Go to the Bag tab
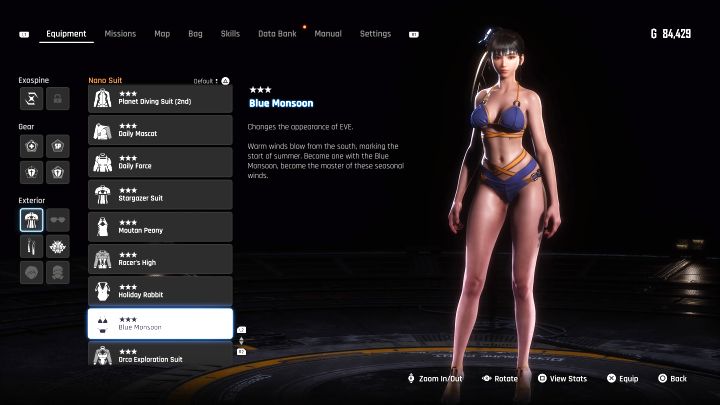This screenshot has height=405, width=720. click(x=195, y=34)
